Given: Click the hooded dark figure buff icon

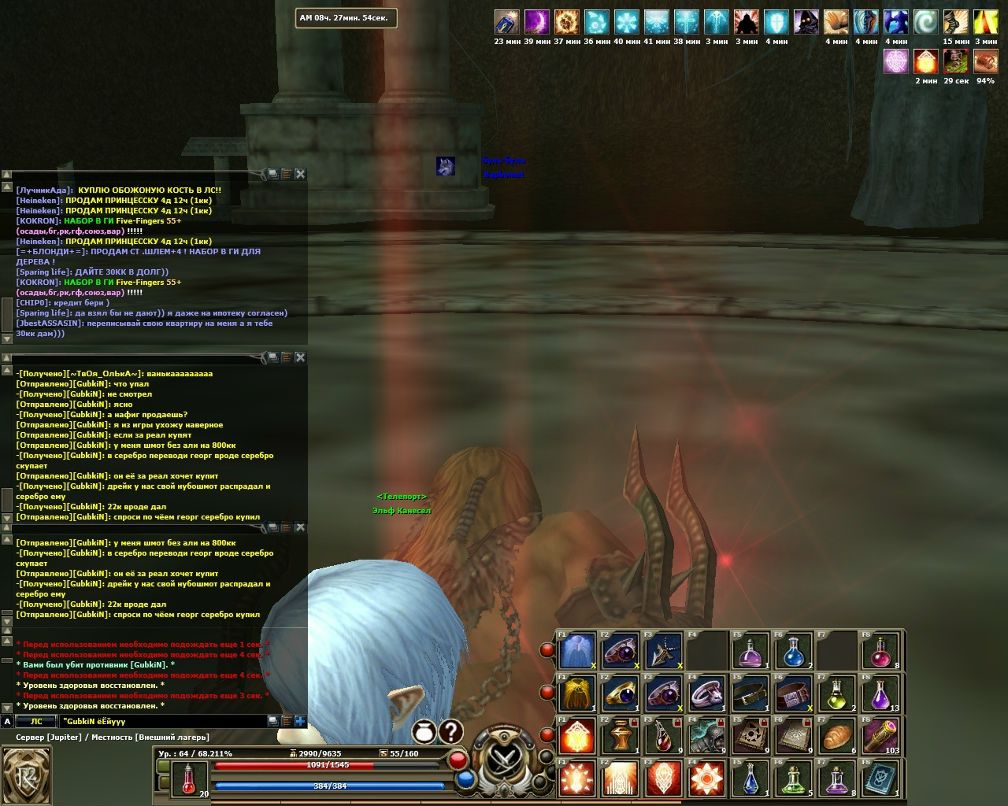Looking at the screenshot, I should 806,22.
